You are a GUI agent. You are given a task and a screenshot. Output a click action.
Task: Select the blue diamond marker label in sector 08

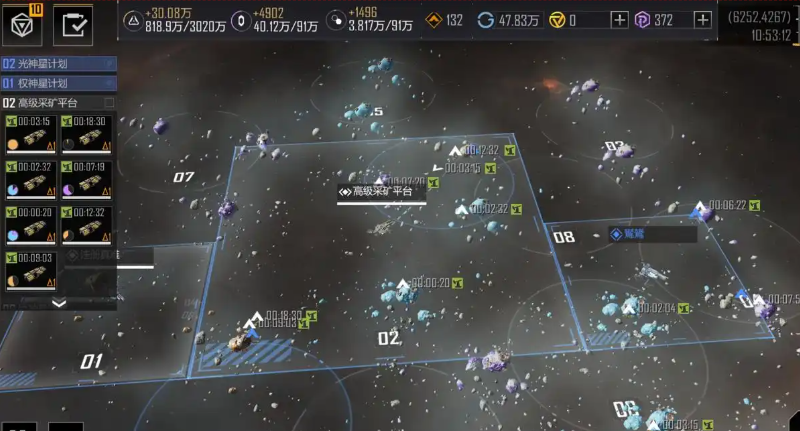pyautogui.click(x=652, y=235)
